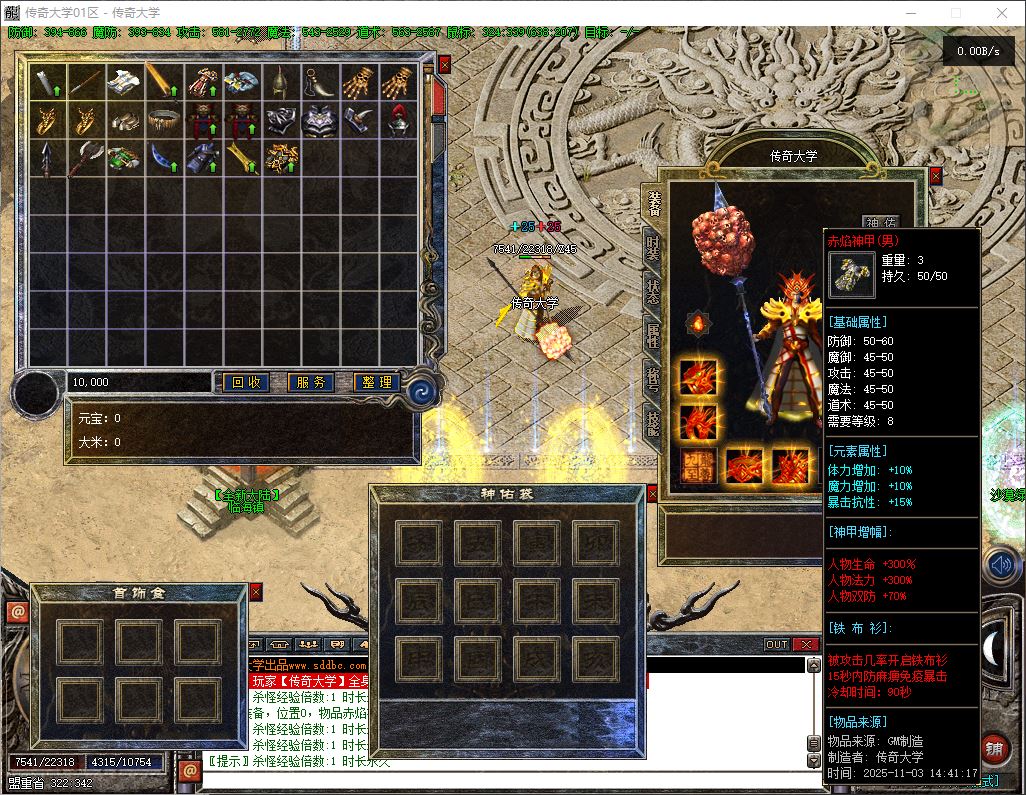Image resolution: width=1026 pixels, height=795 pixels.
Task: Pick the double-headed battle axe item
Action: pos(86,158)
